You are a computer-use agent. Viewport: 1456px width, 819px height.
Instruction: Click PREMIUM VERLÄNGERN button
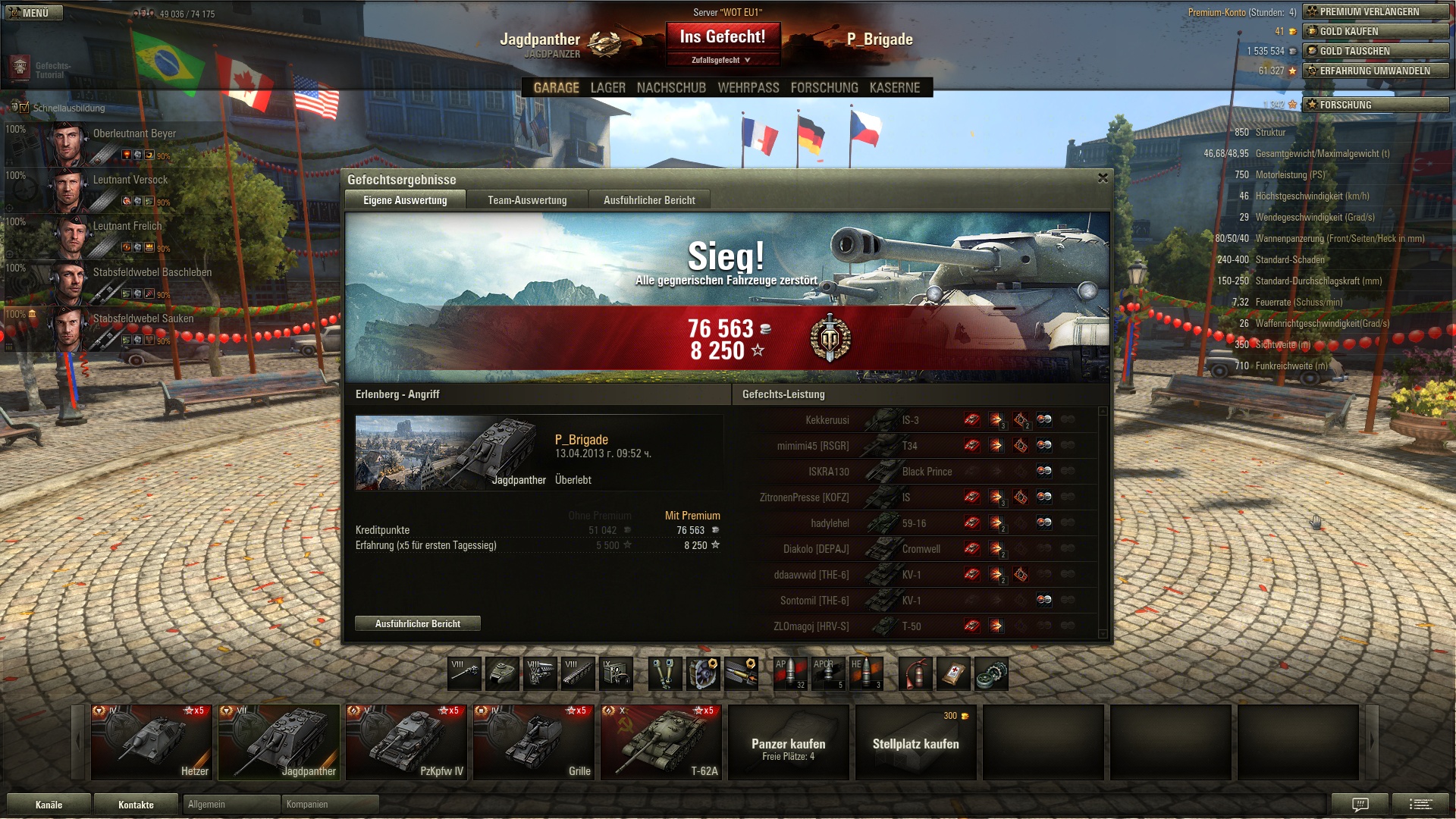pos(1376,12)
